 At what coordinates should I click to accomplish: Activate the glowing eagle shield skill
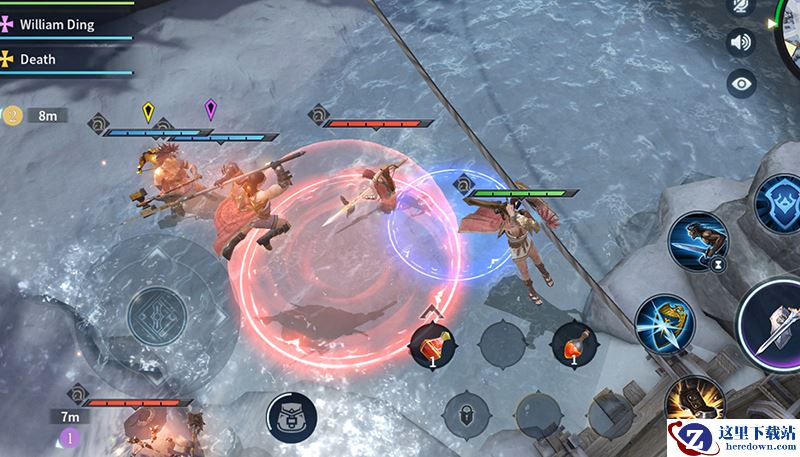663,321
